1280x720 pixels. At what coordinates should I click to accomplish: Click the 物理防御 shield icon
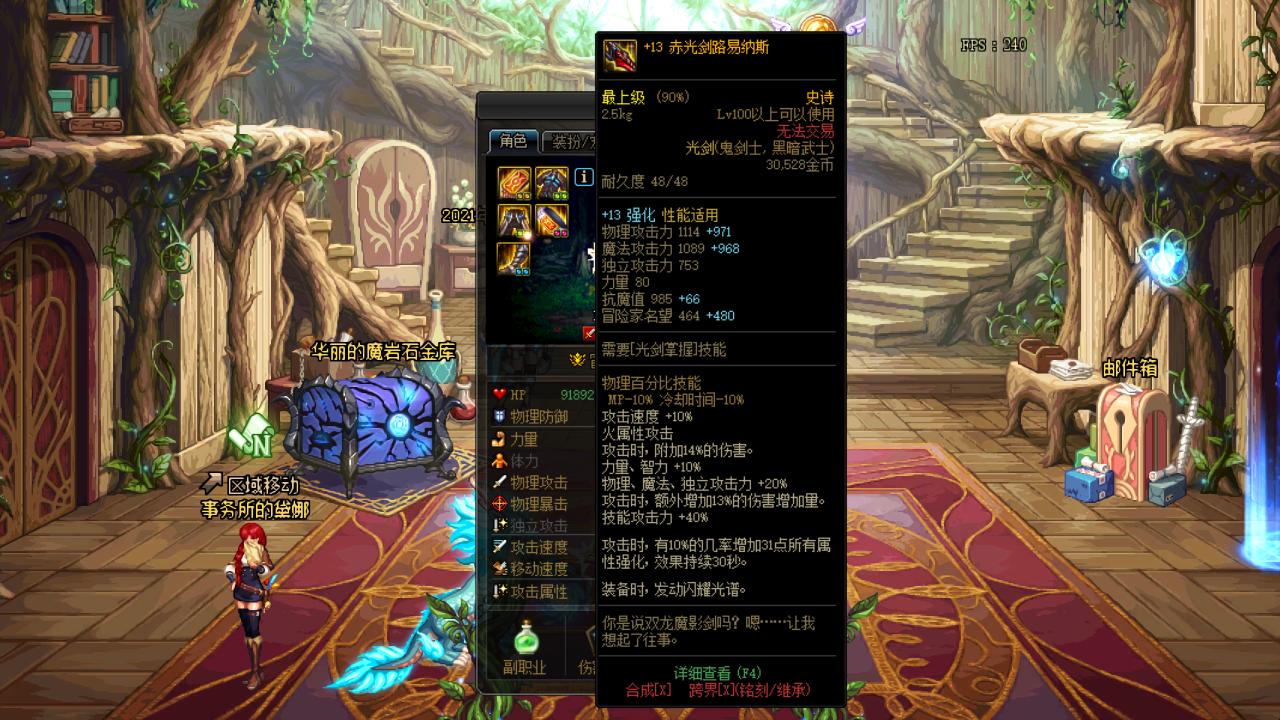click(x=498, y=417)
